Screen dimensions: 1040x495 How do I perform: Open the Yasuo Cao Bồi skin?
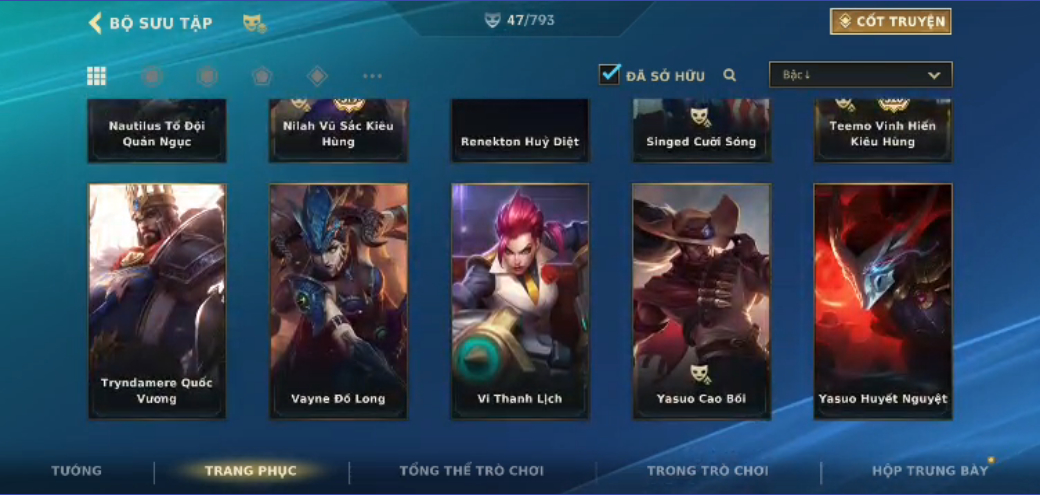(701, 300)
